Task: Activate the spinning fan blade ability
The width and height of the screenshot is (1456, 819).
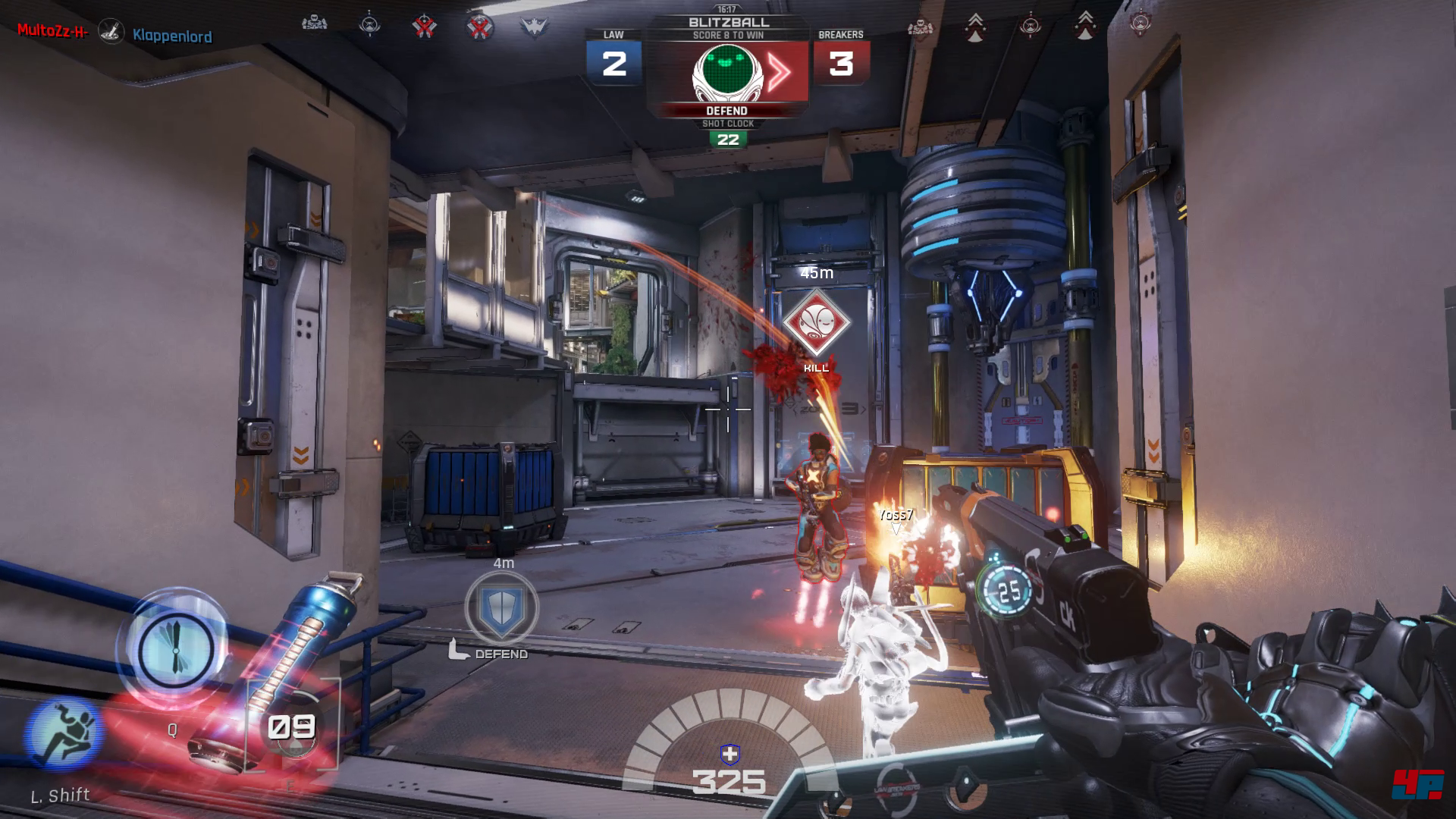Action: 174,648
